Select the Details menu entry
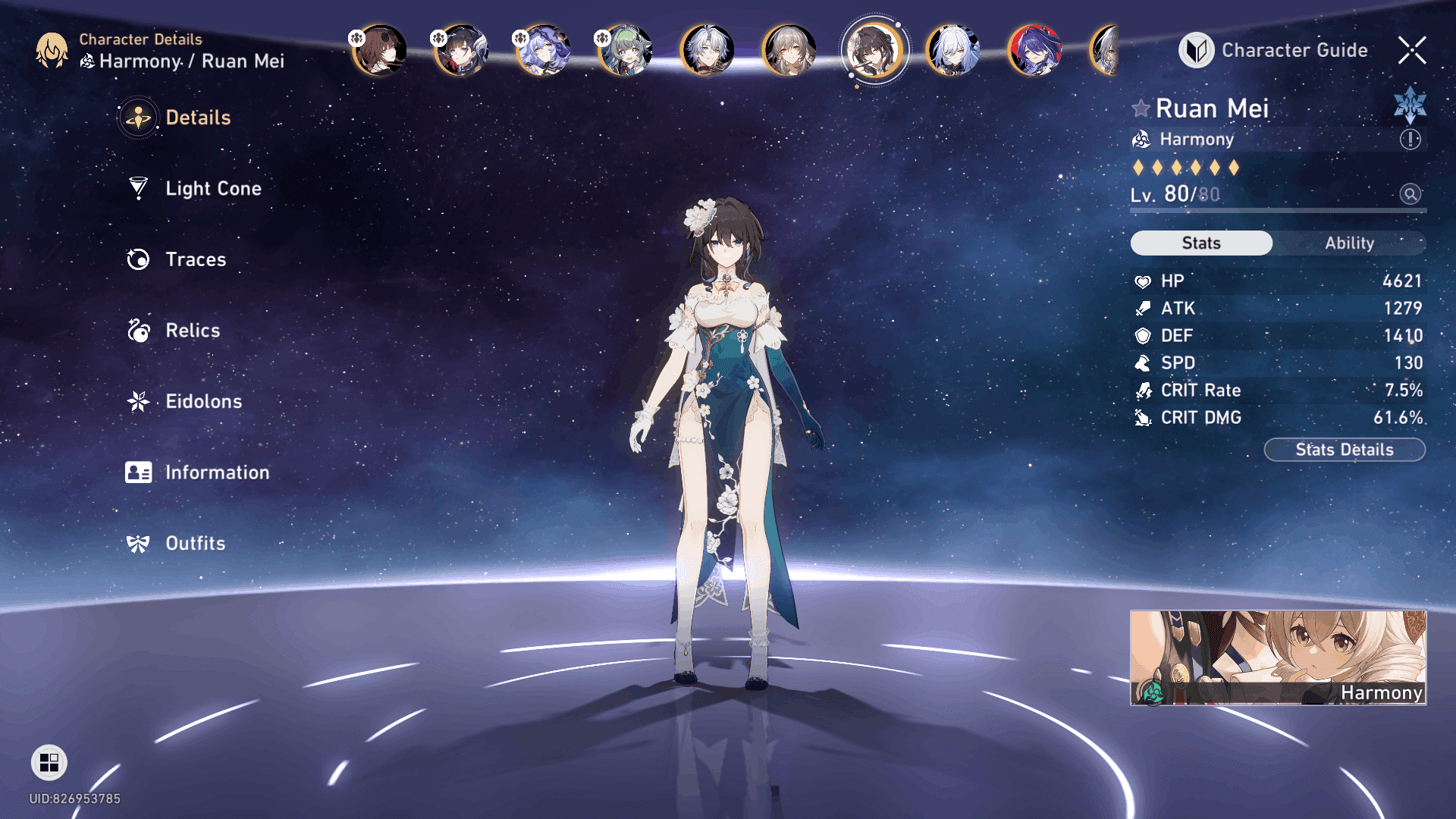 [x=197, y=118]
